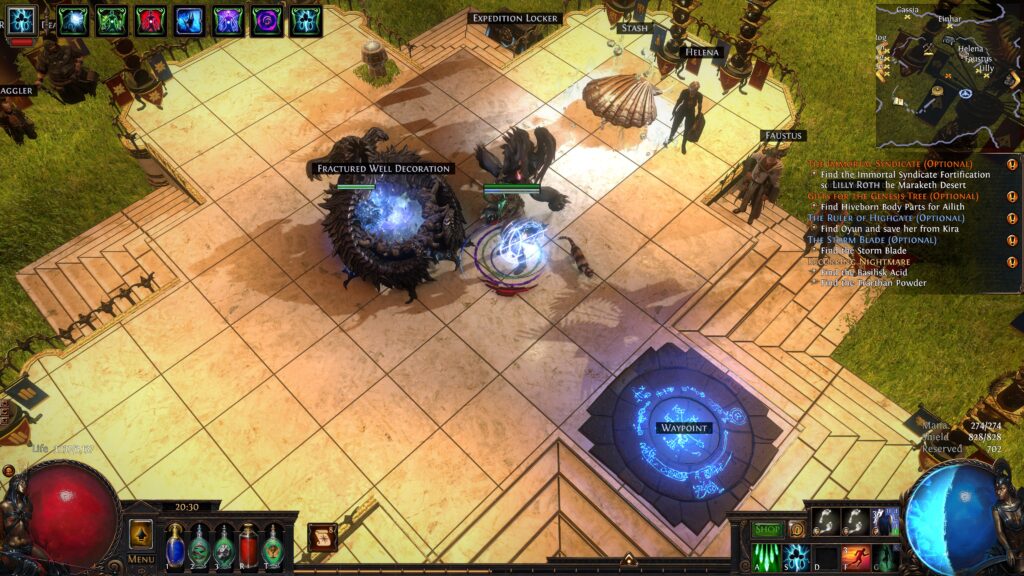Open the green Shop button
The width and height of the screenshot is (1024, 576).
(x=767, y=529)
